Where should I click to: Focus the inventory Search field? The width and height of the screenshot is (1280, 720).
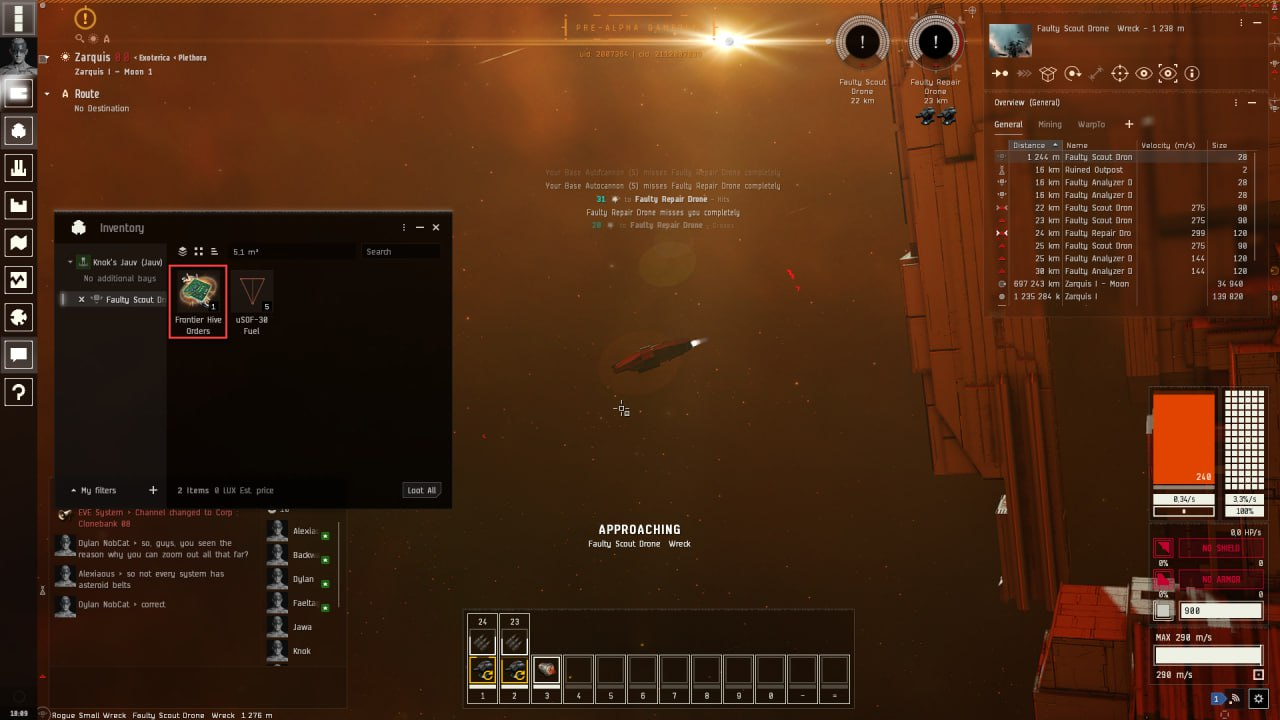click(400, 252)
